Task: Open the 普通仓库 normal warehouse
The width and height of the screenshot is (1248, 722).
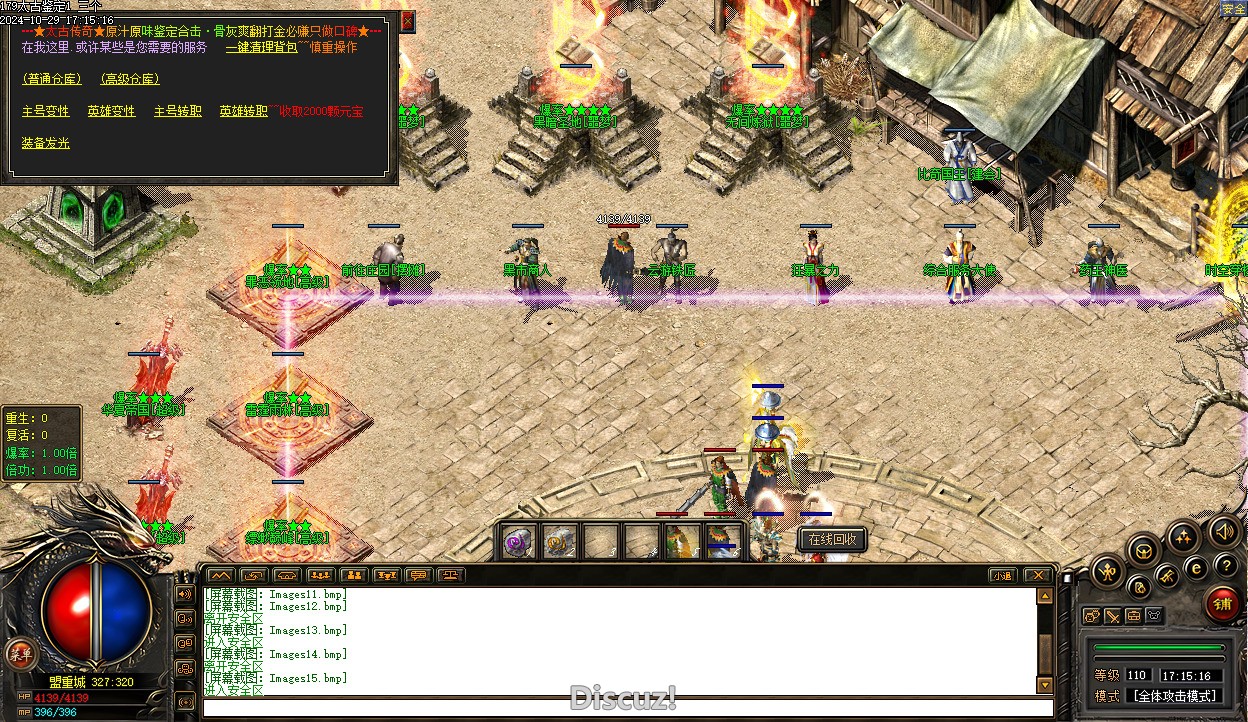Action: coord(54,79)
